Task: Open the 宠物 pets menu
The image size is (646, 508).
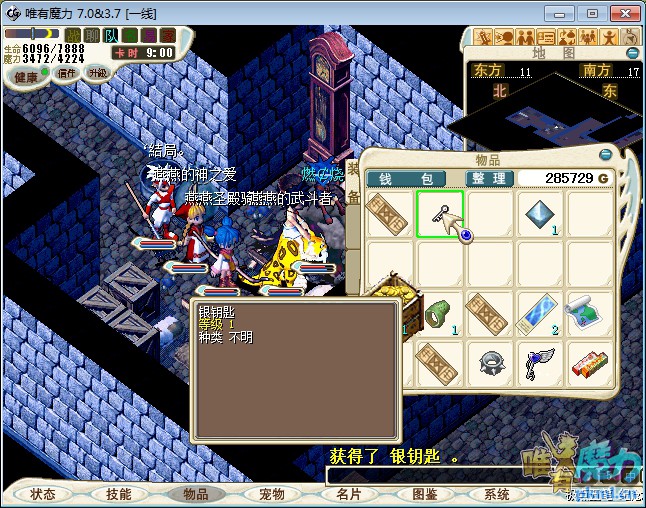Action: coord(271,494)
